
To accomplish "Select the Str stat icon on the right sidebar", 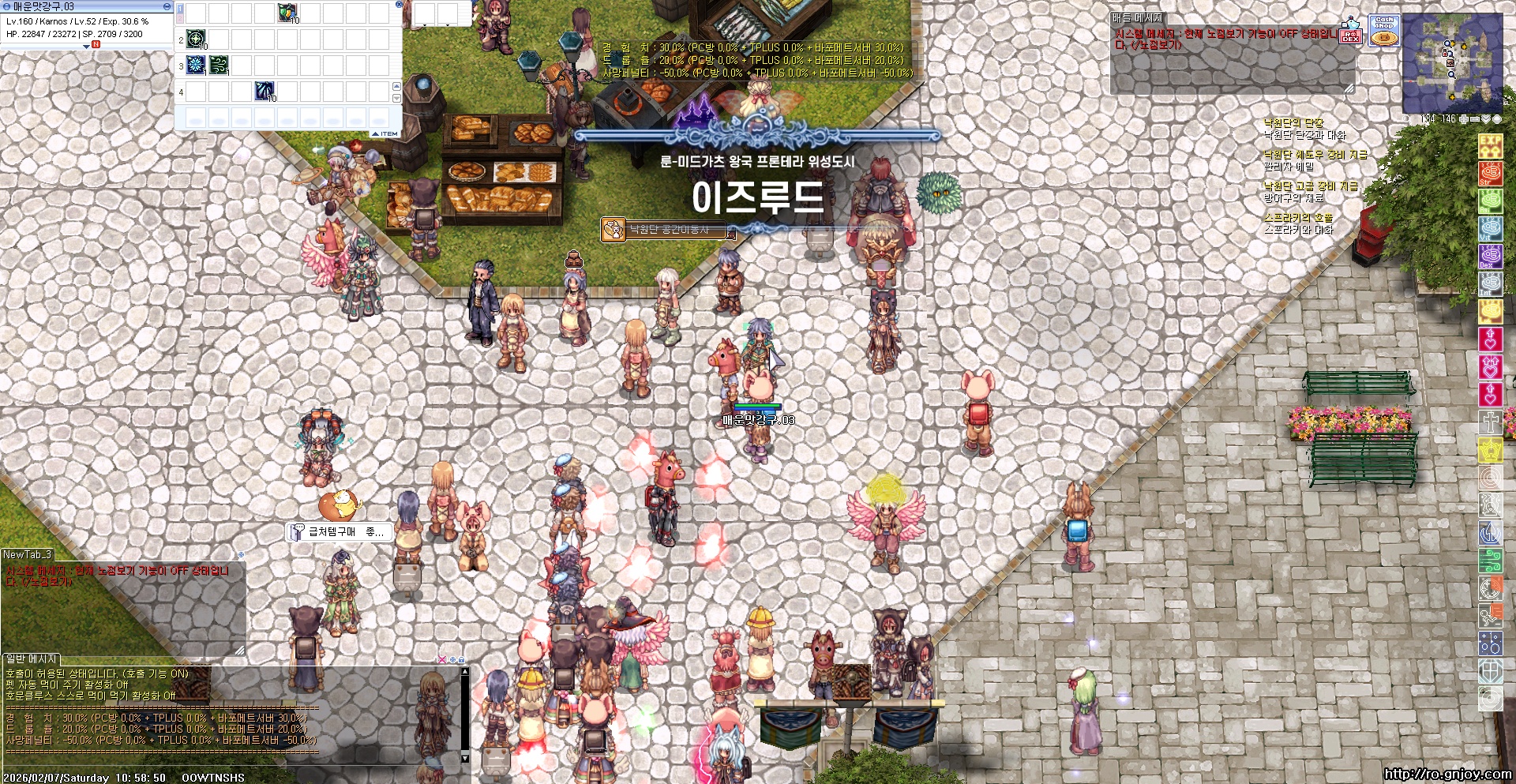I will [1492, 174].
